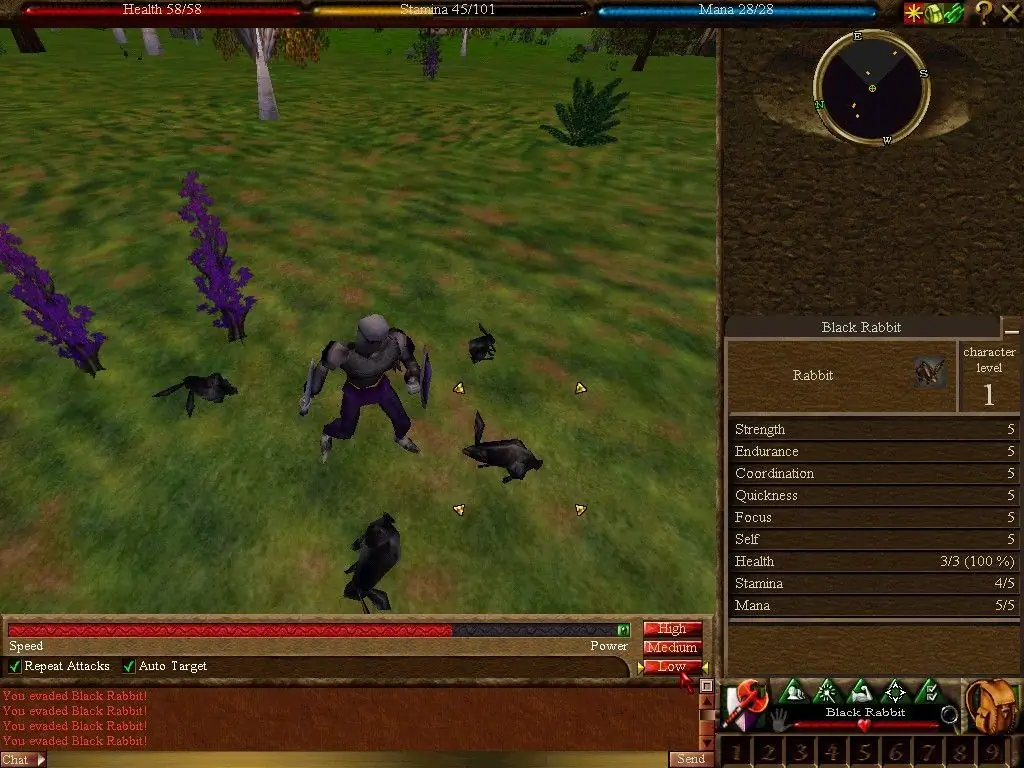Click the axe and shield combat icon
This screenshot has height=768, width=1024.
745,704
